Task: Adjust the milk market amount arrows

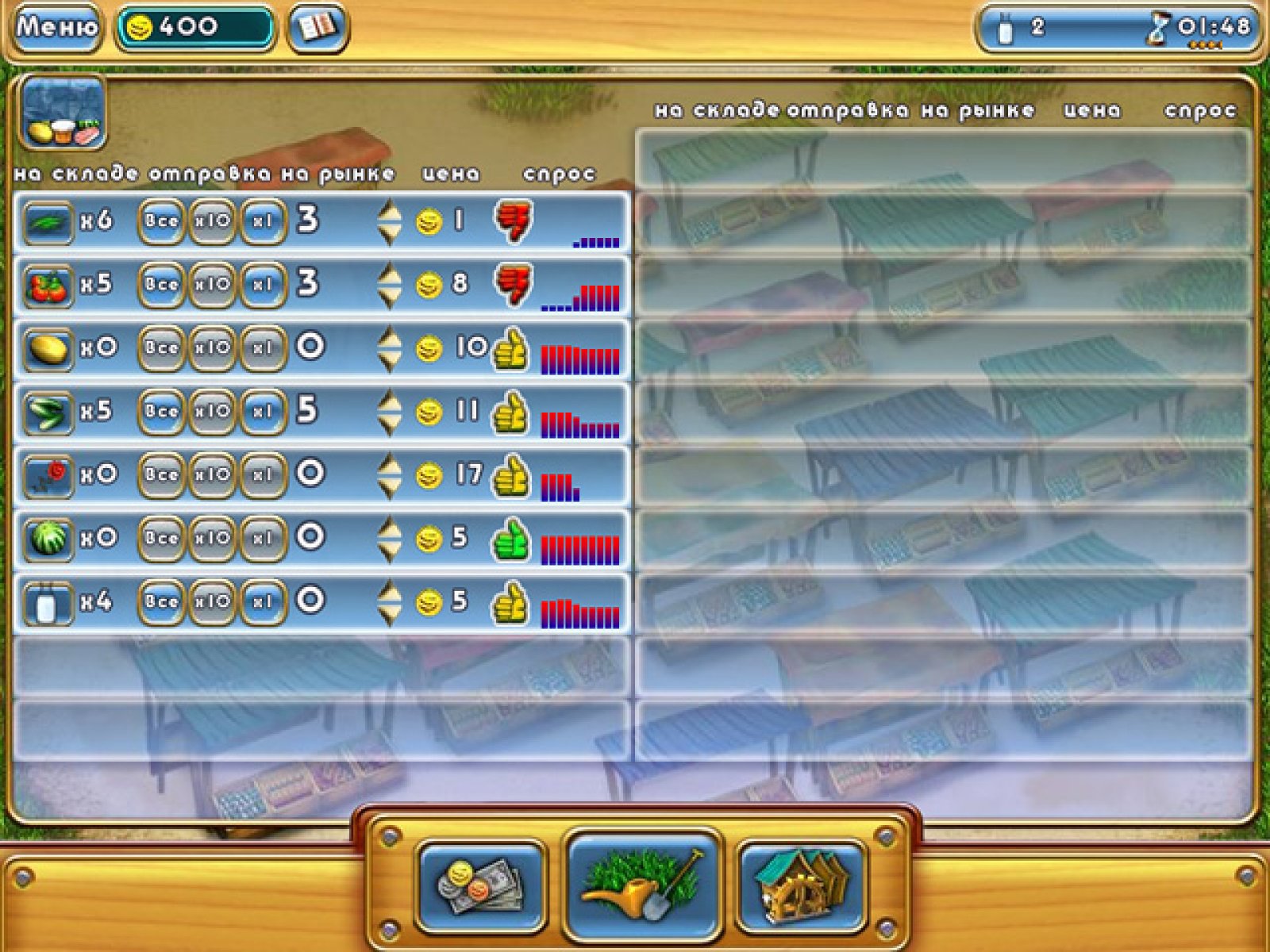Action: tap(389, 602)
